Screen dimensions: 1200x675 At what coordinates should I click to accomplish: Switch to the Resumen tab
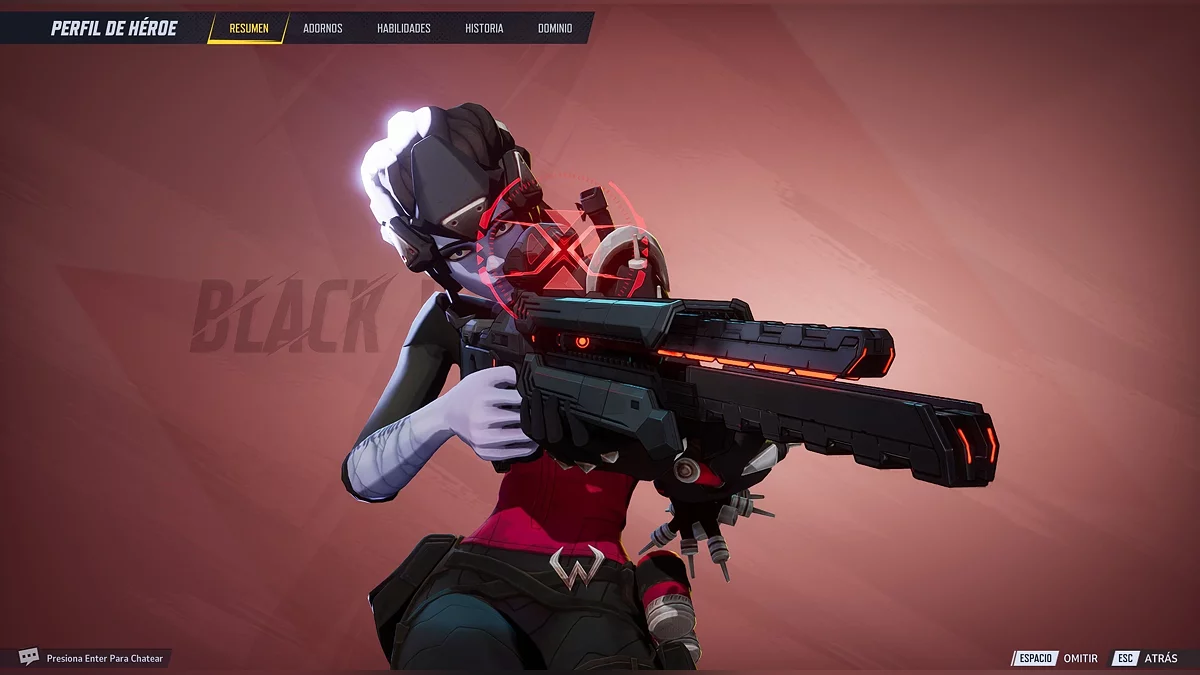[x=248, y=28]
